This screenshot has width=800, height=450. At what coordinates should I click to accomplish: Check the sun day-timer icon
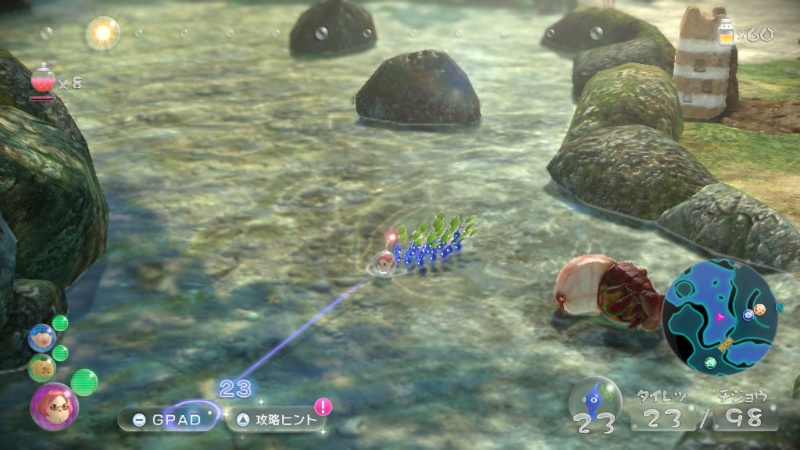tap(102, 32)
